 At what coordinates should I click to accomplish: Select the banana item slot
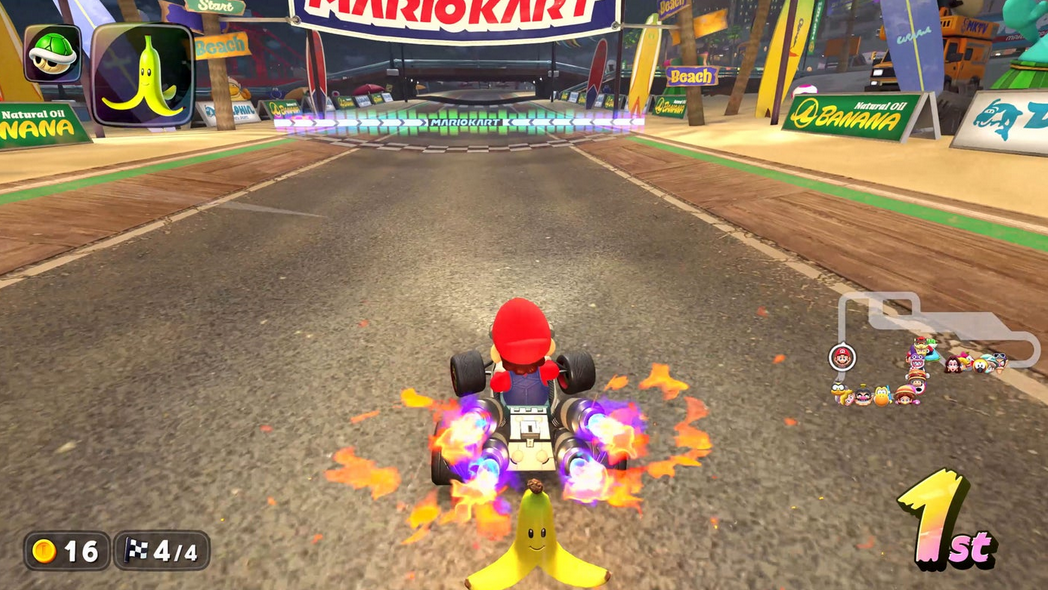[142, 74]
